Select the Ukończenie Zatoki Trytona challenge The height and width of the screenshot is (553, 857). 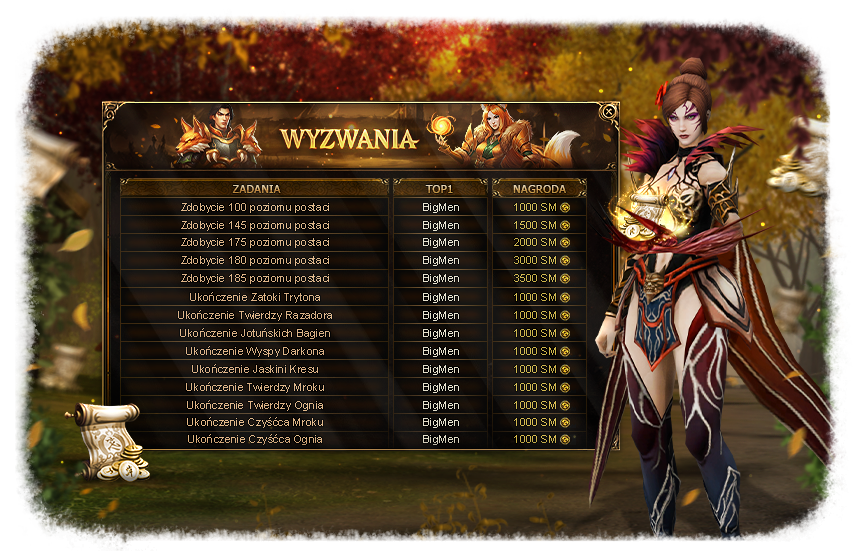255,297
